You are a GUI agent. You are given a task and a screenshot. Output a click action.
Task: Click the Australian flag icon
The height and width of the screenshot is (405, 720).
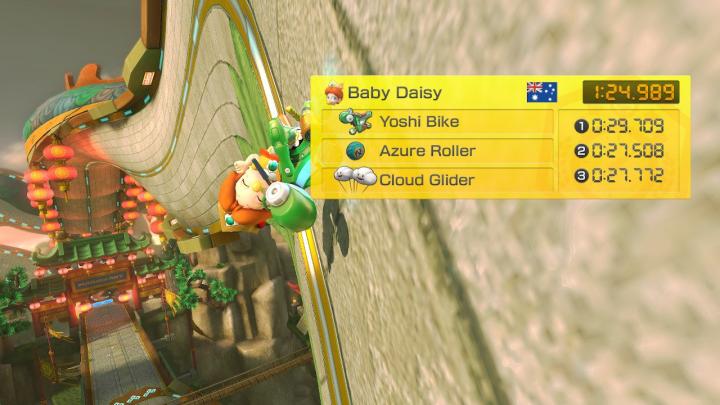pyautogui.click(x=541, y=93)
